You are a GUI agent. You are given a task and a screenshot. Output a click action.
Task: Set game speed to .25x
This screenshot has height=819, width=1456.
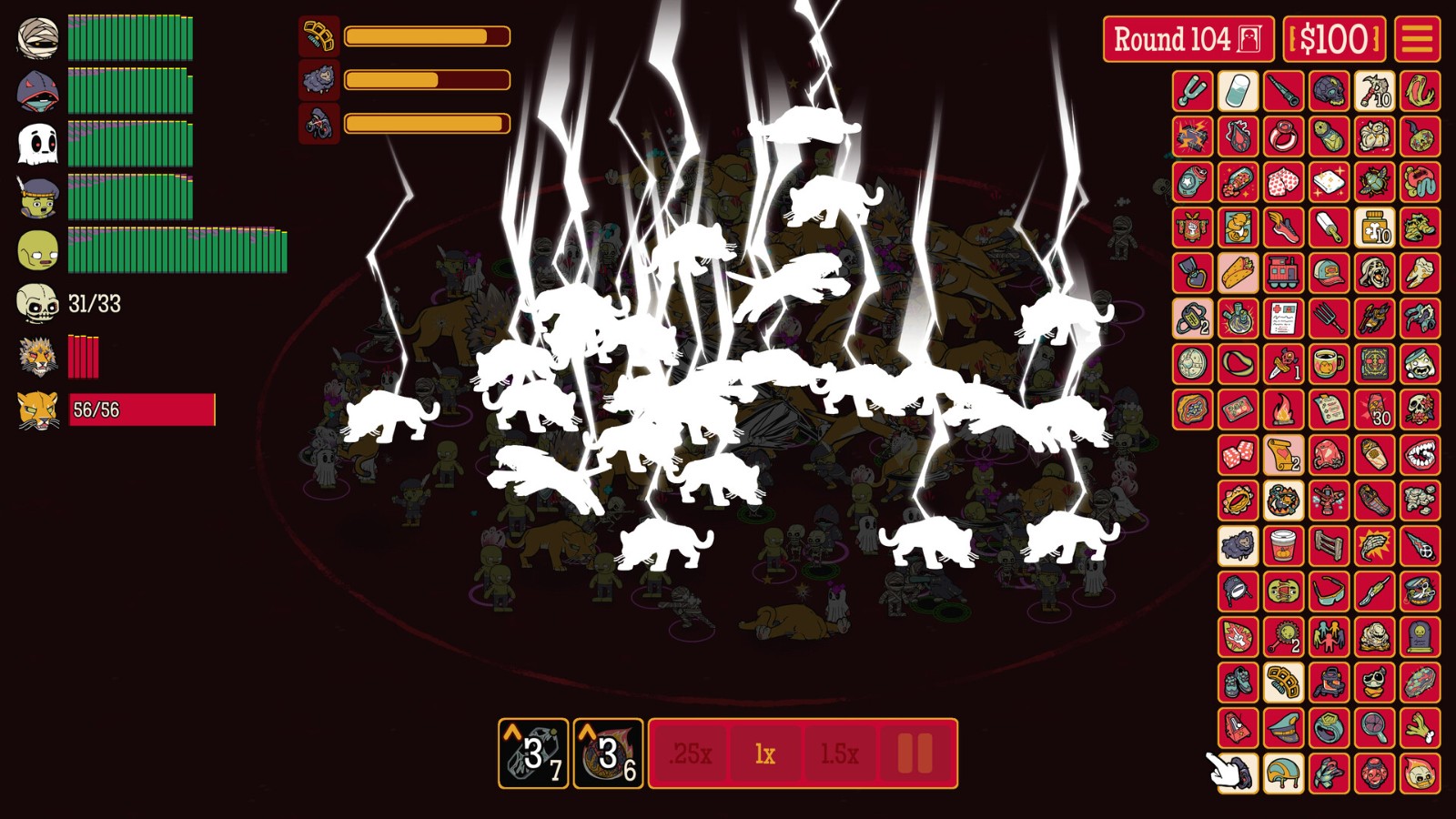(690, 753)
